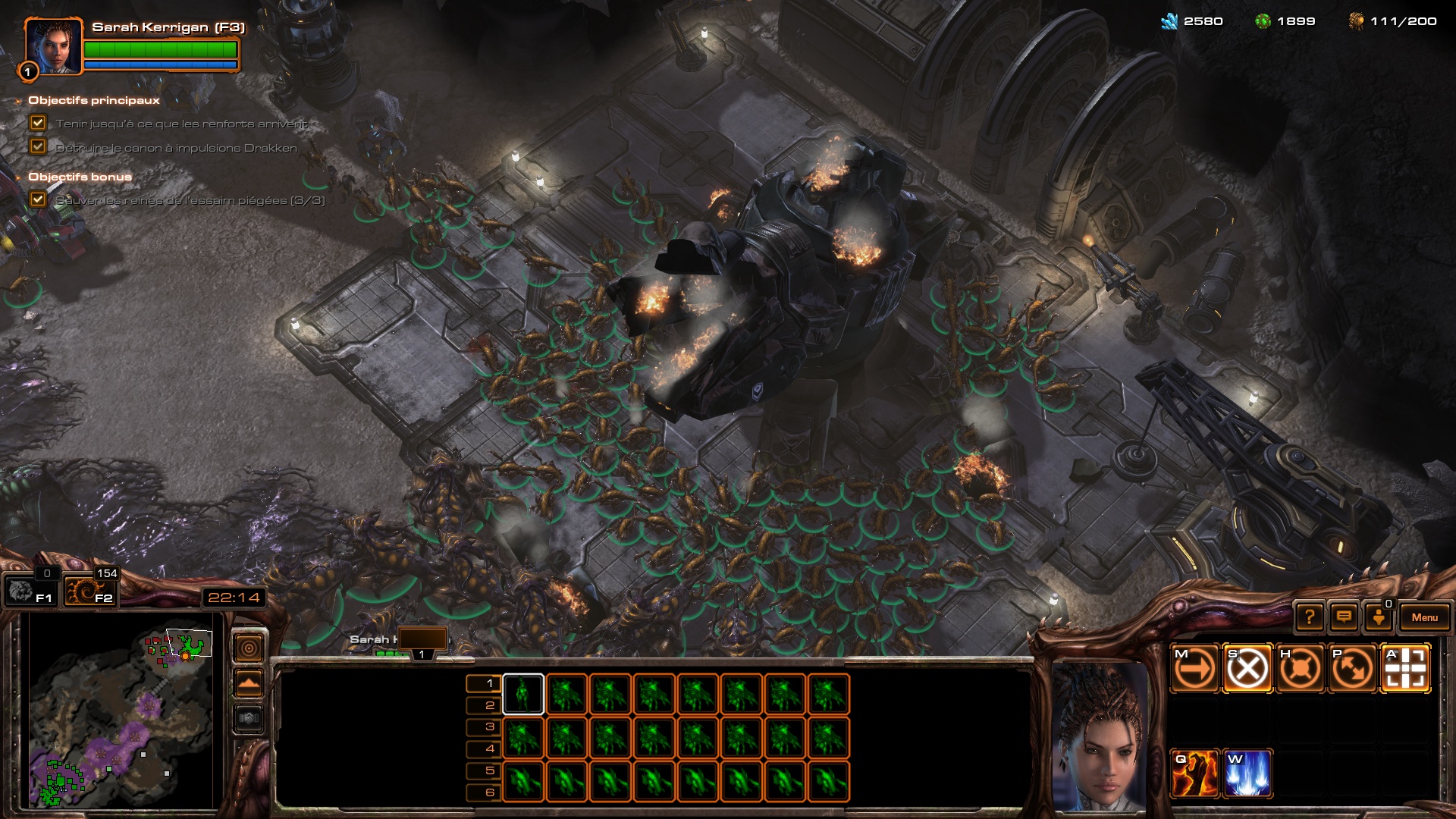Open the chat messages log button
1456x819 pixels.
pyautogui.click(x=1344, y=617)
